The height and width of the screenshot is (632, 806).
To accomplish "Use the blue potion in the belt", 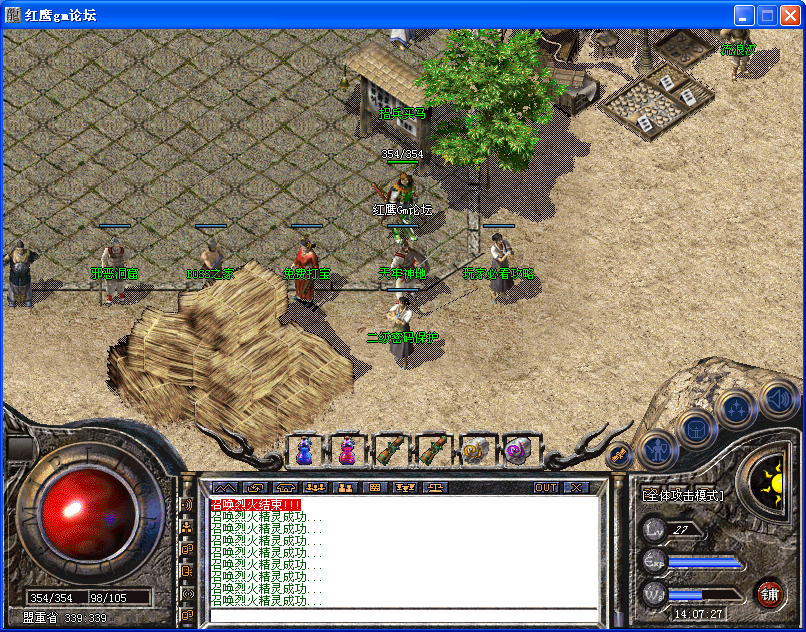I will click(304, 451).
